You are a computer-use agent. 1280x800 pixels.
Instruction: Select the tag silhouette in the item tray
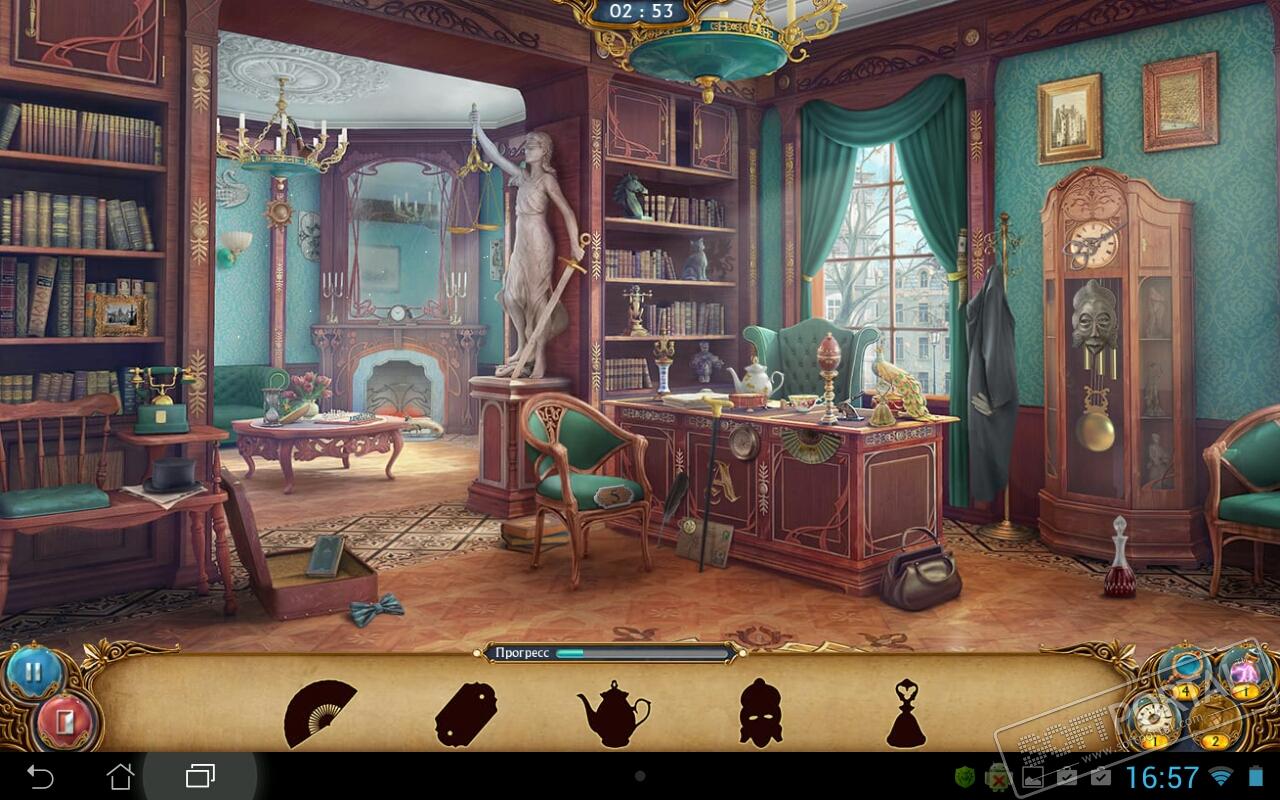(465, 713)
